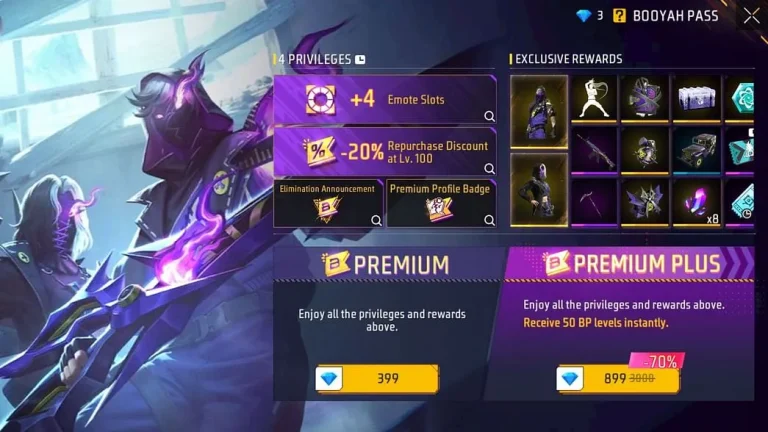
Task: Preview the loot box reward
Action: [x=697, y=98]
